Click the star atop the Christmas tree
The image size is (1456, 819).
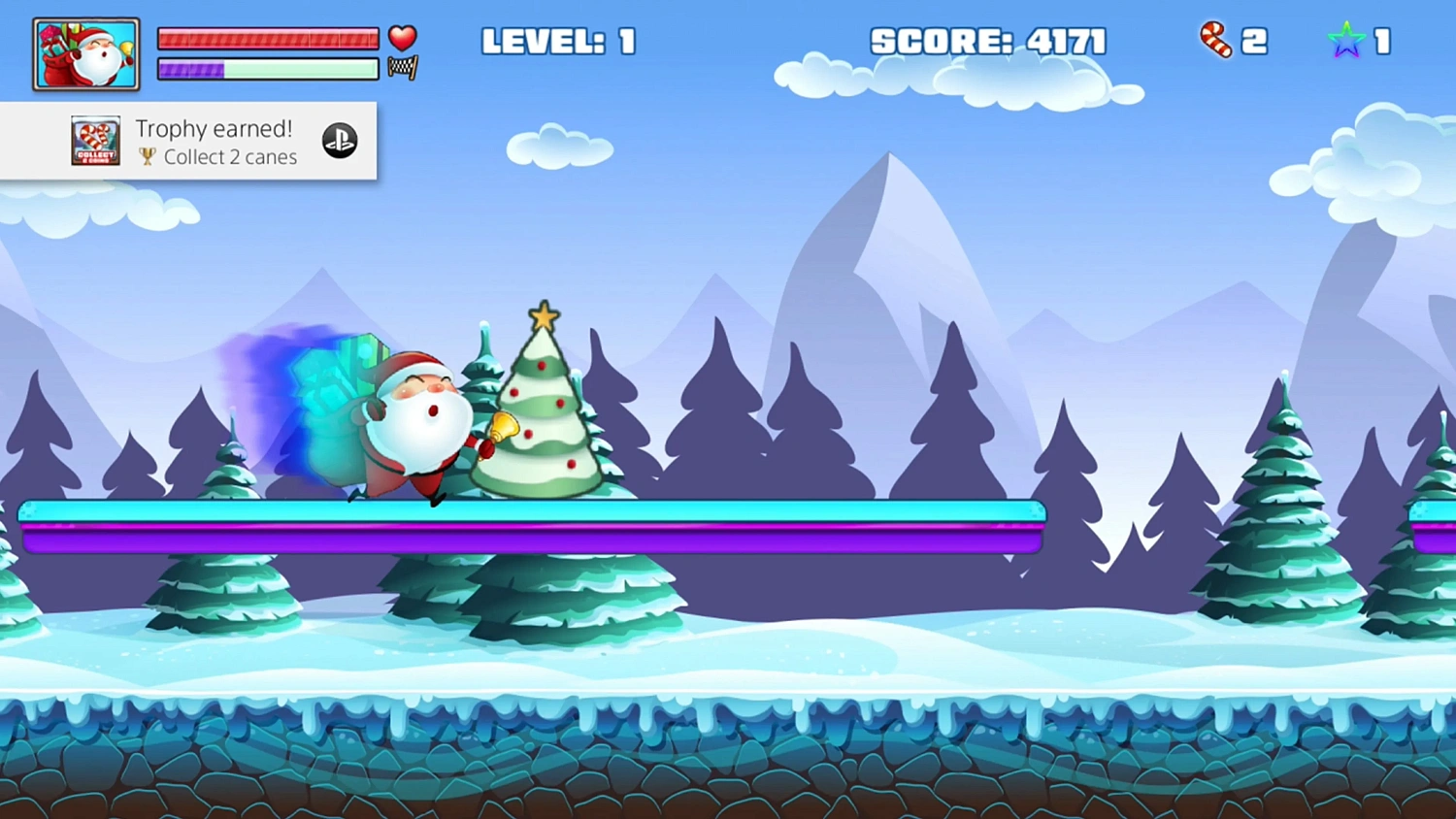pyautogui.click(x=543, y=313)
